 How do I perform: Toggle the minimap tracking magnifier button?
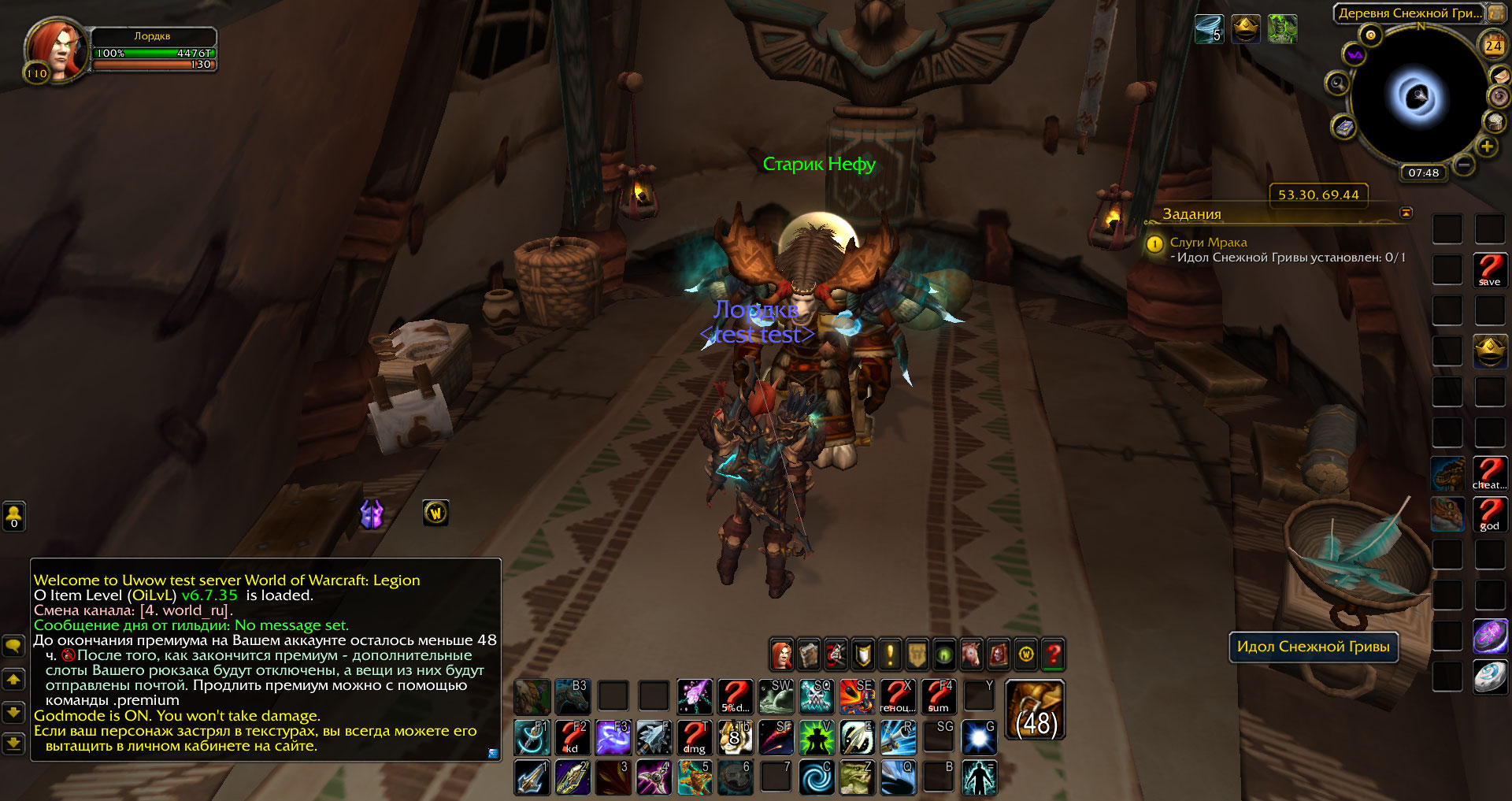pos(1336,83)
